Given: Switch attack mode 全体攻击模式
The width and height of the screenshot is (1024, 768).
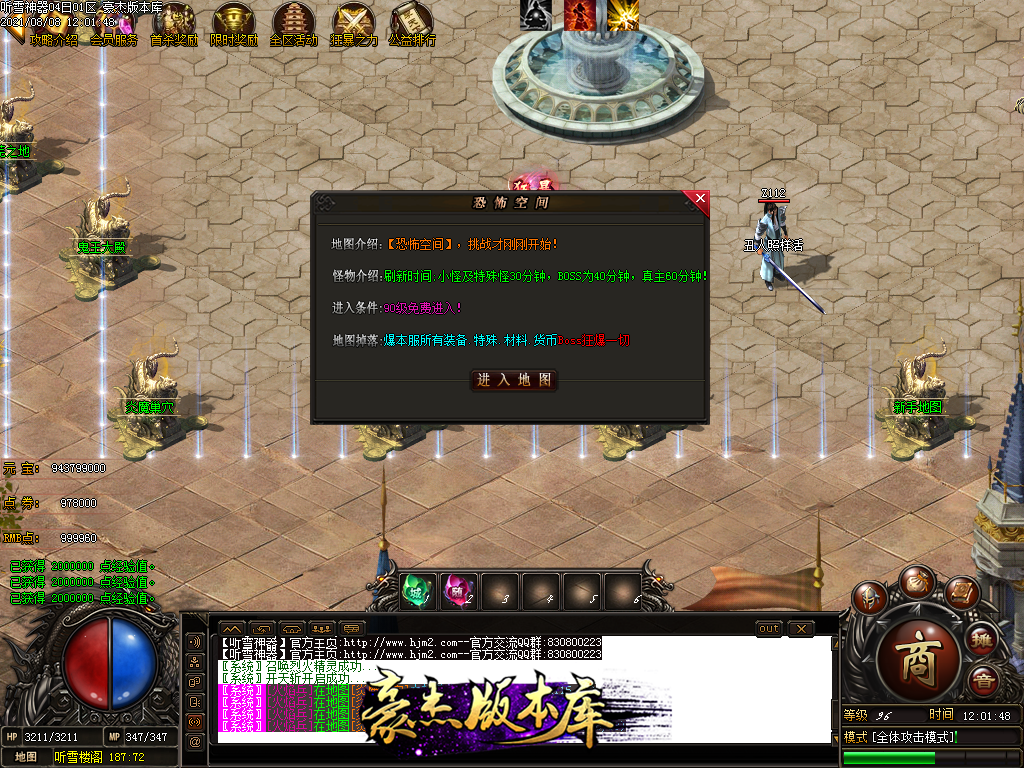Looking at the screenshot, I should click(x=900, y=737).
